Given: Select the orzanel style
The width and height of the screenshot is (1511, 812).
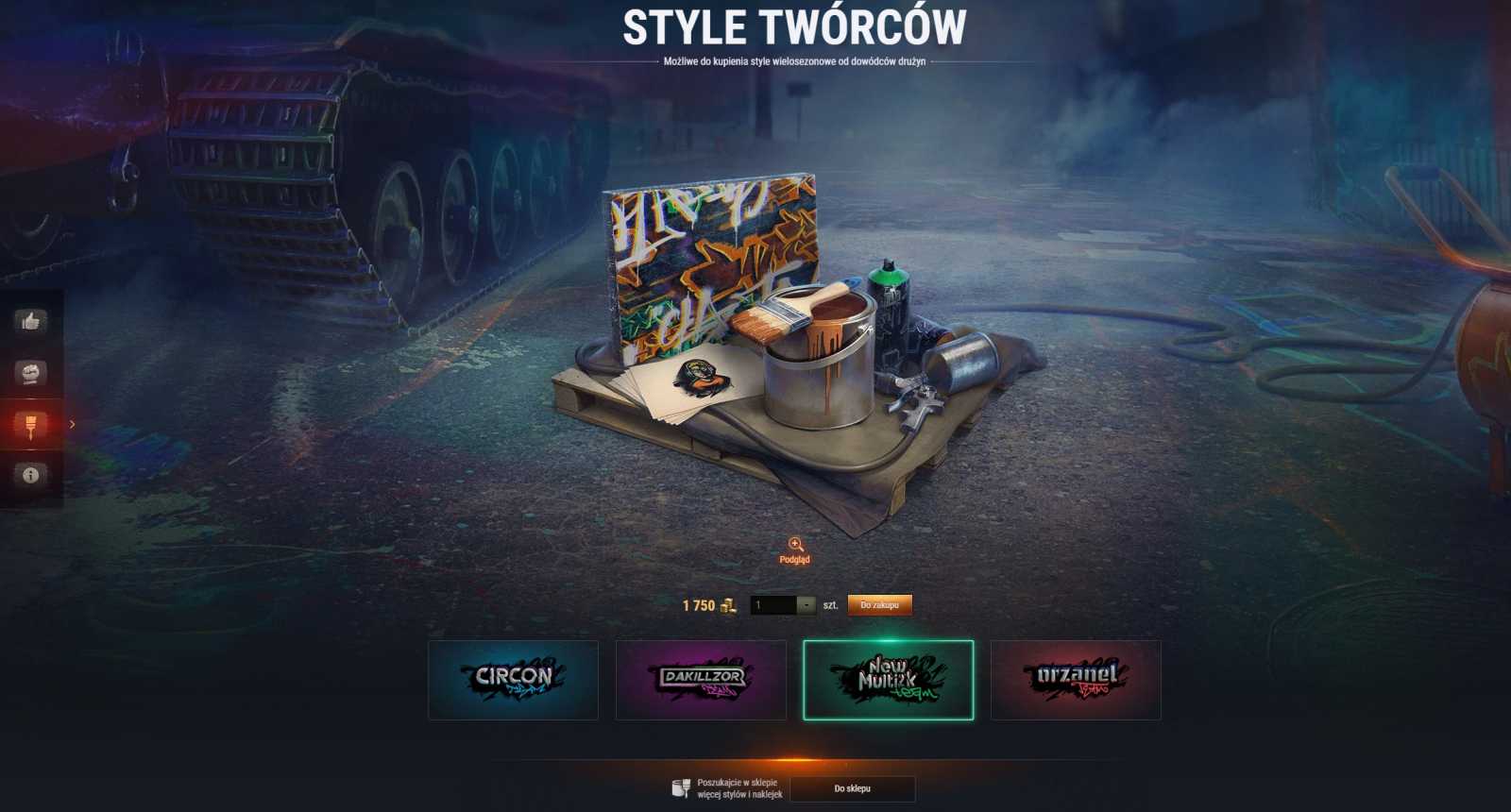Looking at the screenshot, I should tap(1075, 679).
